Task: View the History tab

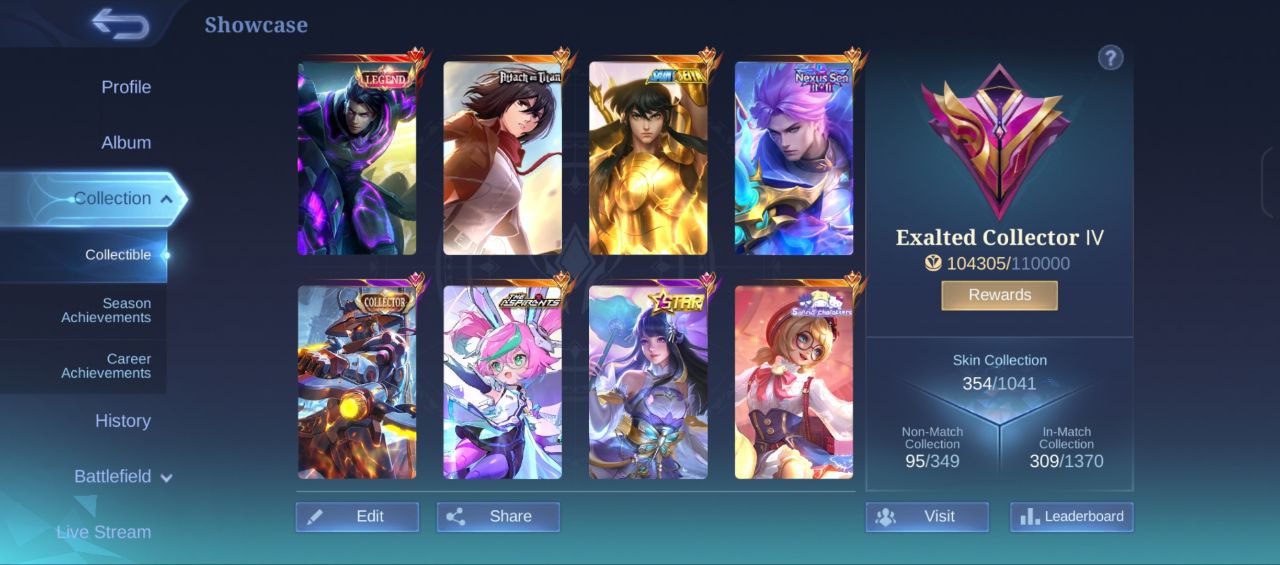Action: (123, 421)
